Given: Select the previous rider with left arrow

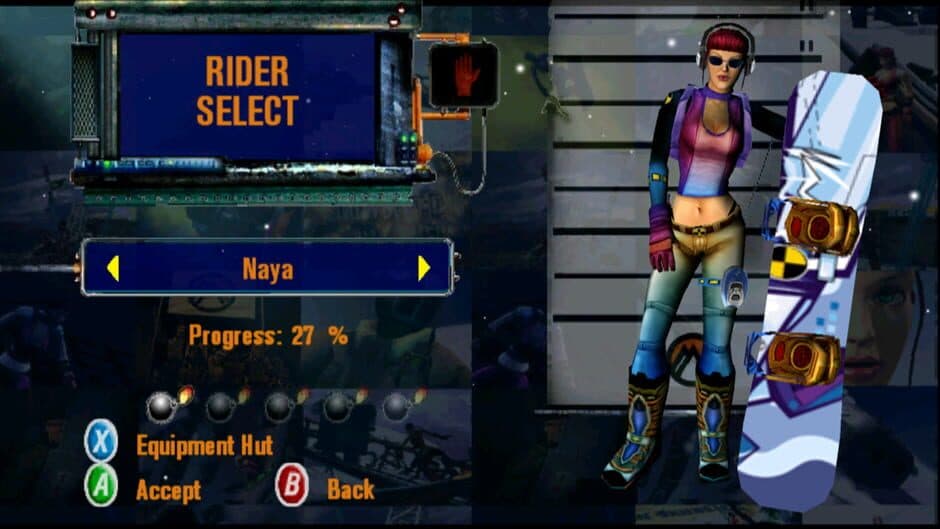Looking at the screenshot, I should point(113,268).
